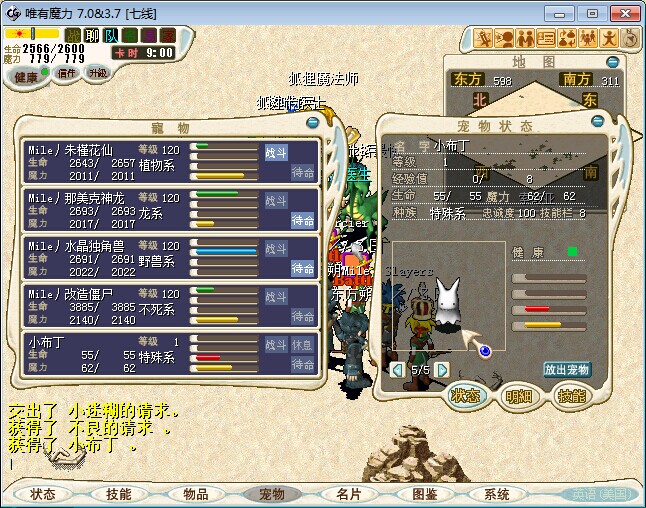The width and height of the screenshot is (646, 508).
Task: Open the 信件 (Mail) button
Action: coord(67,73)
